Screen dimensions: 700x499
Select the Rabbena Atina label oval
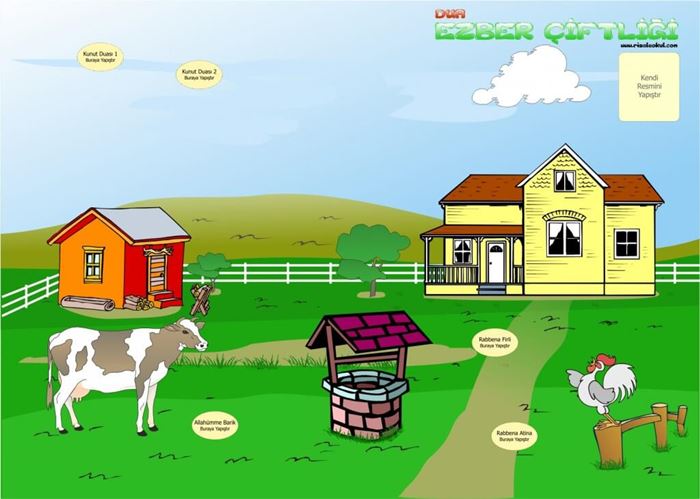click(513, 436)
